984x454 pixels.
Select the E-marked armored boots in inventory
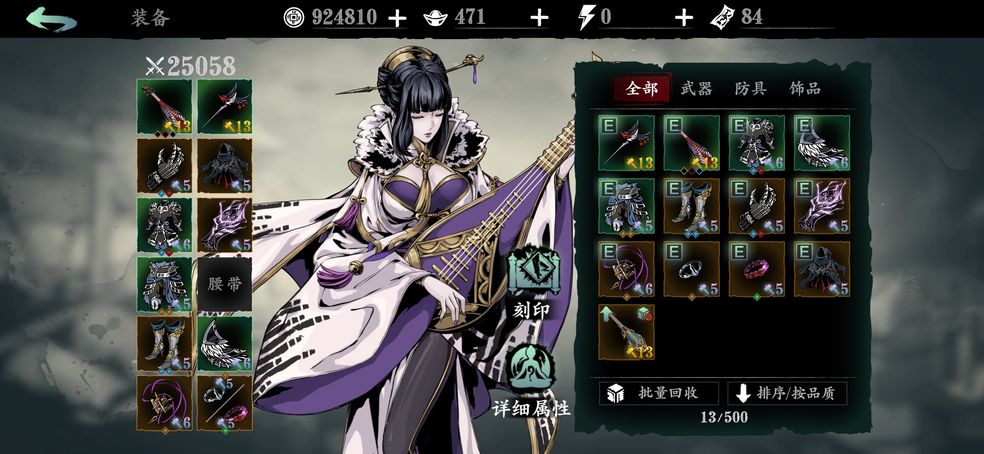[691, 206]
